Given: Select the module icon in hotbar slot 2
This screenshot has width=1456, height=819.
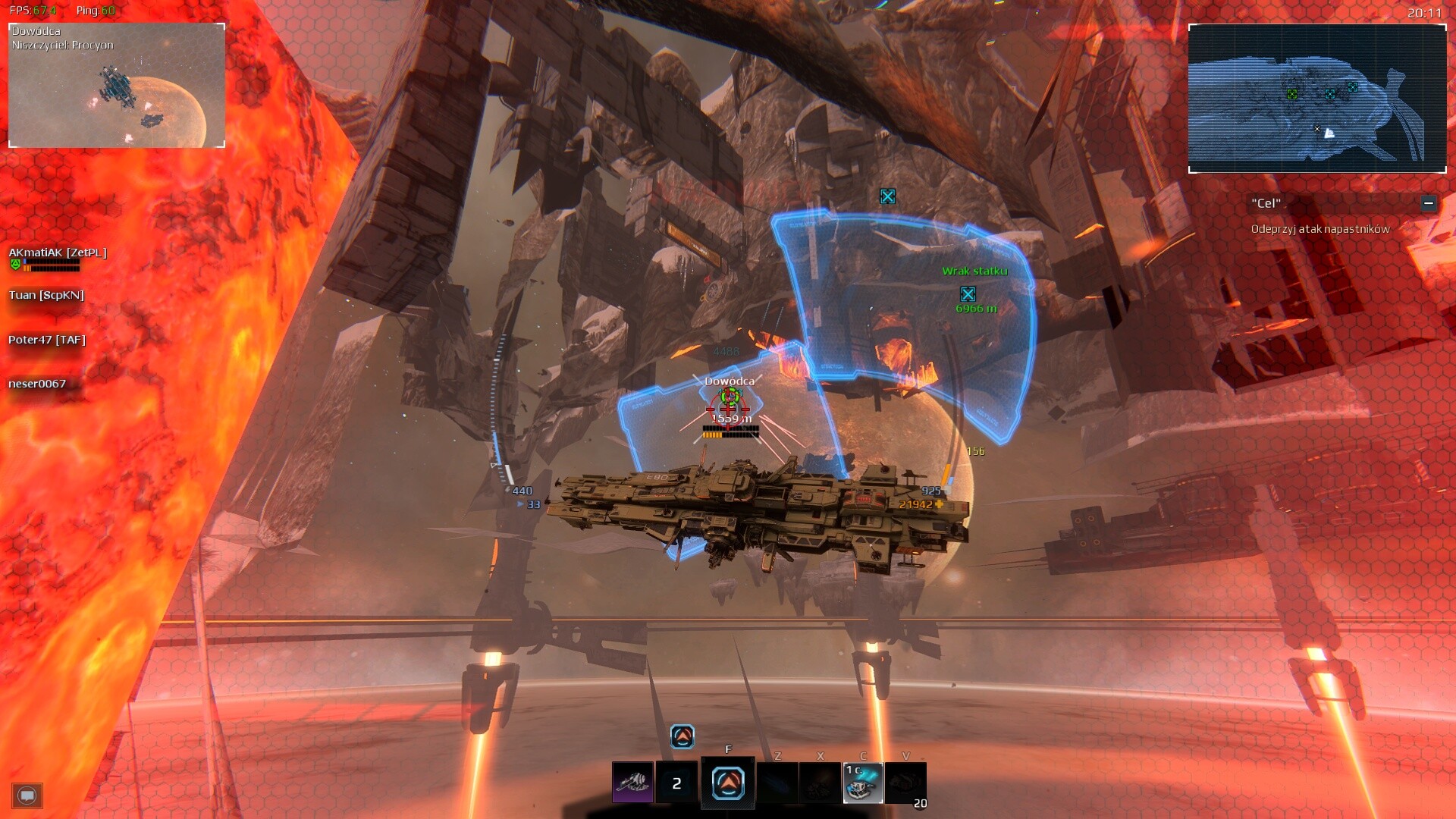Looking at the screenshot, I should (677, 782).
